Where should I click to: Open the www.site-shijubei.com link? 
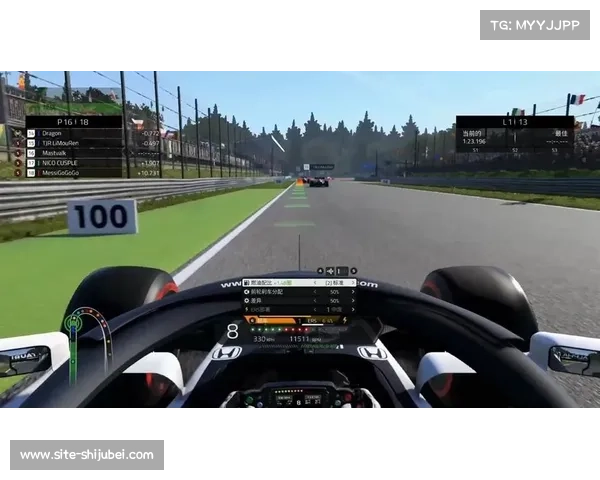tap(87, 455)
